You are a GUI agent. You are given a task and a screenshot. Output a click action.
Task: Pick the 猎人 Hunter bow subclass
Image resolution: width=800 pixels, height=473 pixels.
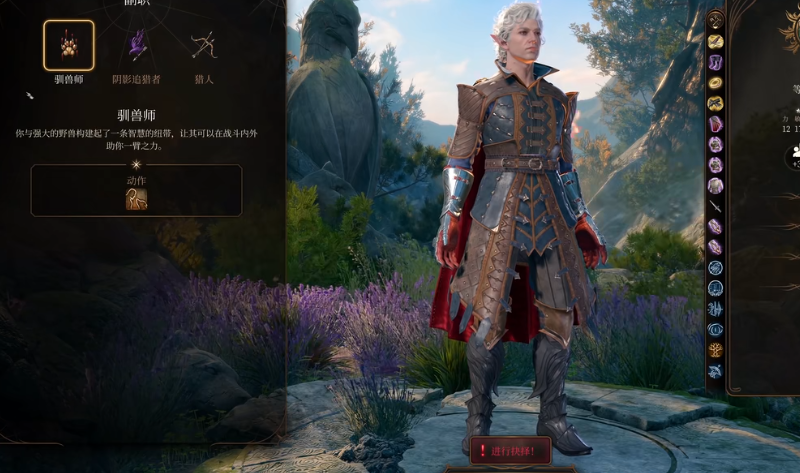tap(204, 46)
